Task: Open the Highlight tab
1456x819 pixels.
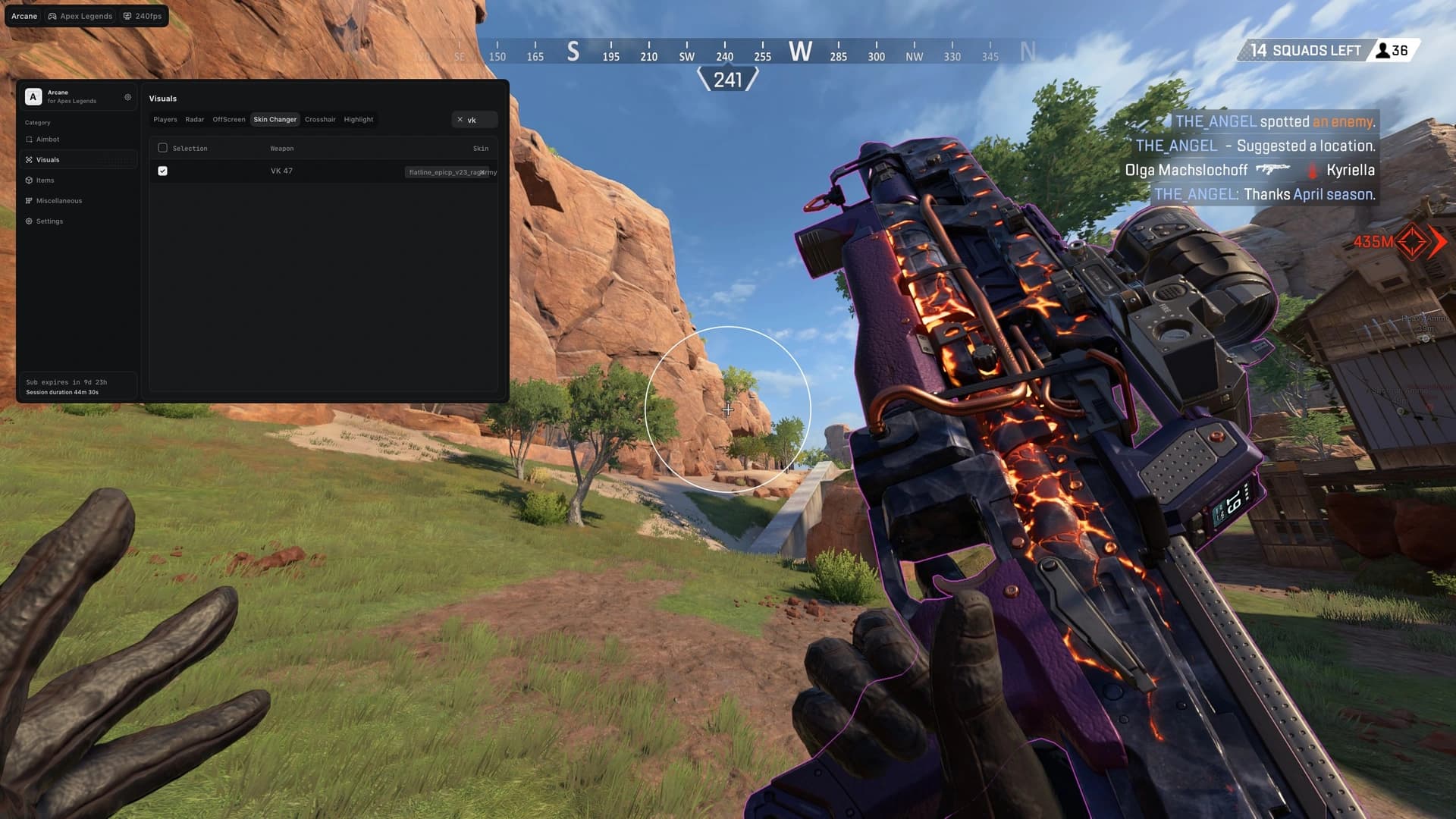Action: pyautogui.click(x=358, y=119)
